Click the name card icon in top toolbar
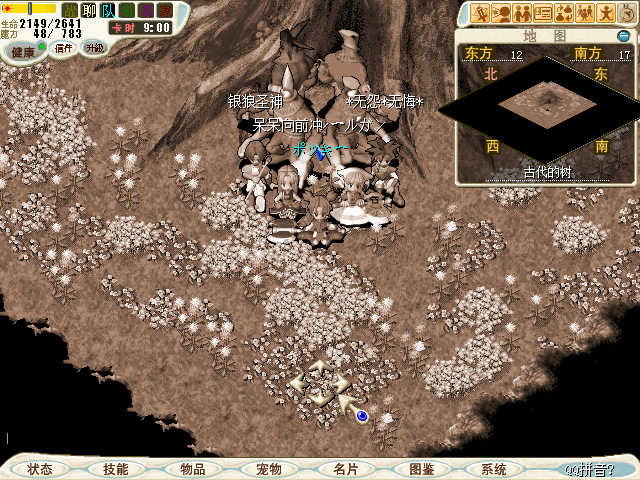Viewport: 640px width, 480px height. [543, 13]
